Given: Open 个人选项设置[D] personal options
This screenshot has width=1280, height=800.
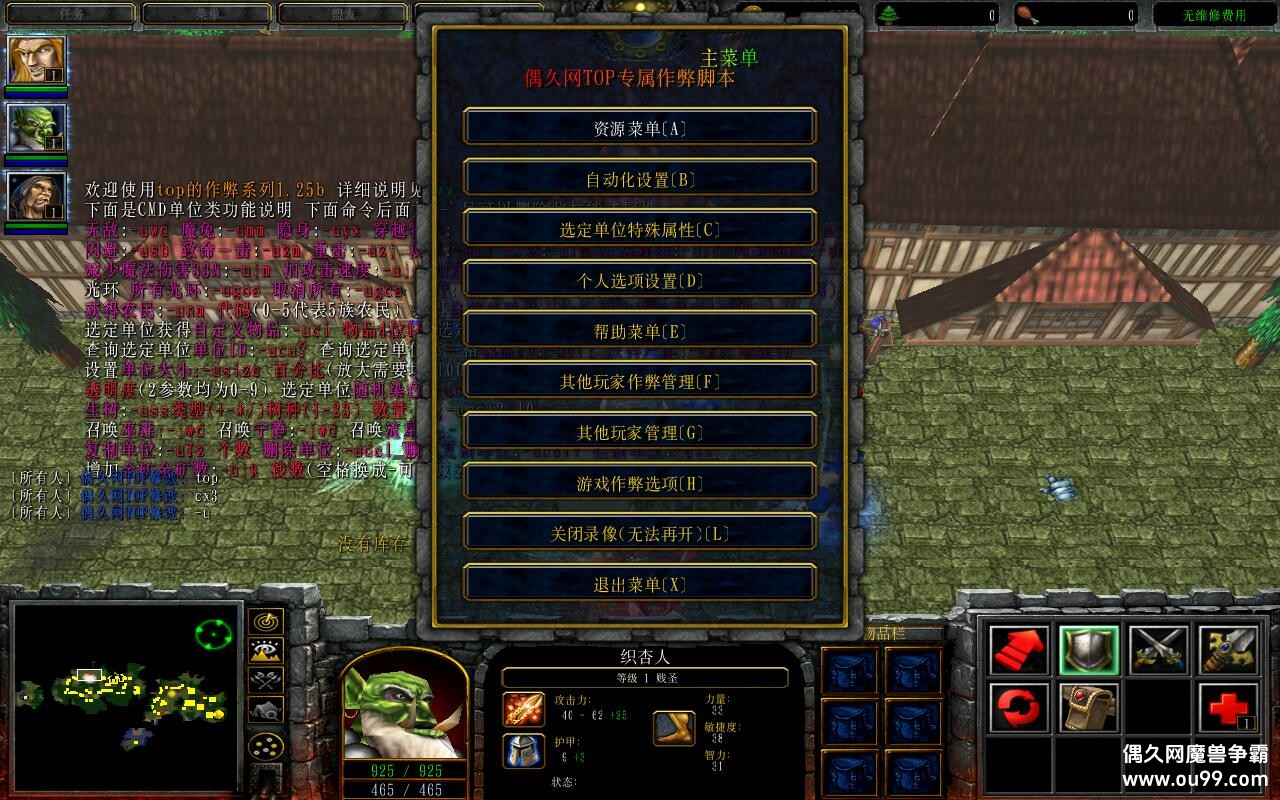Looking at the screenshot, I should pyautogui.click(x=640, y=280).
